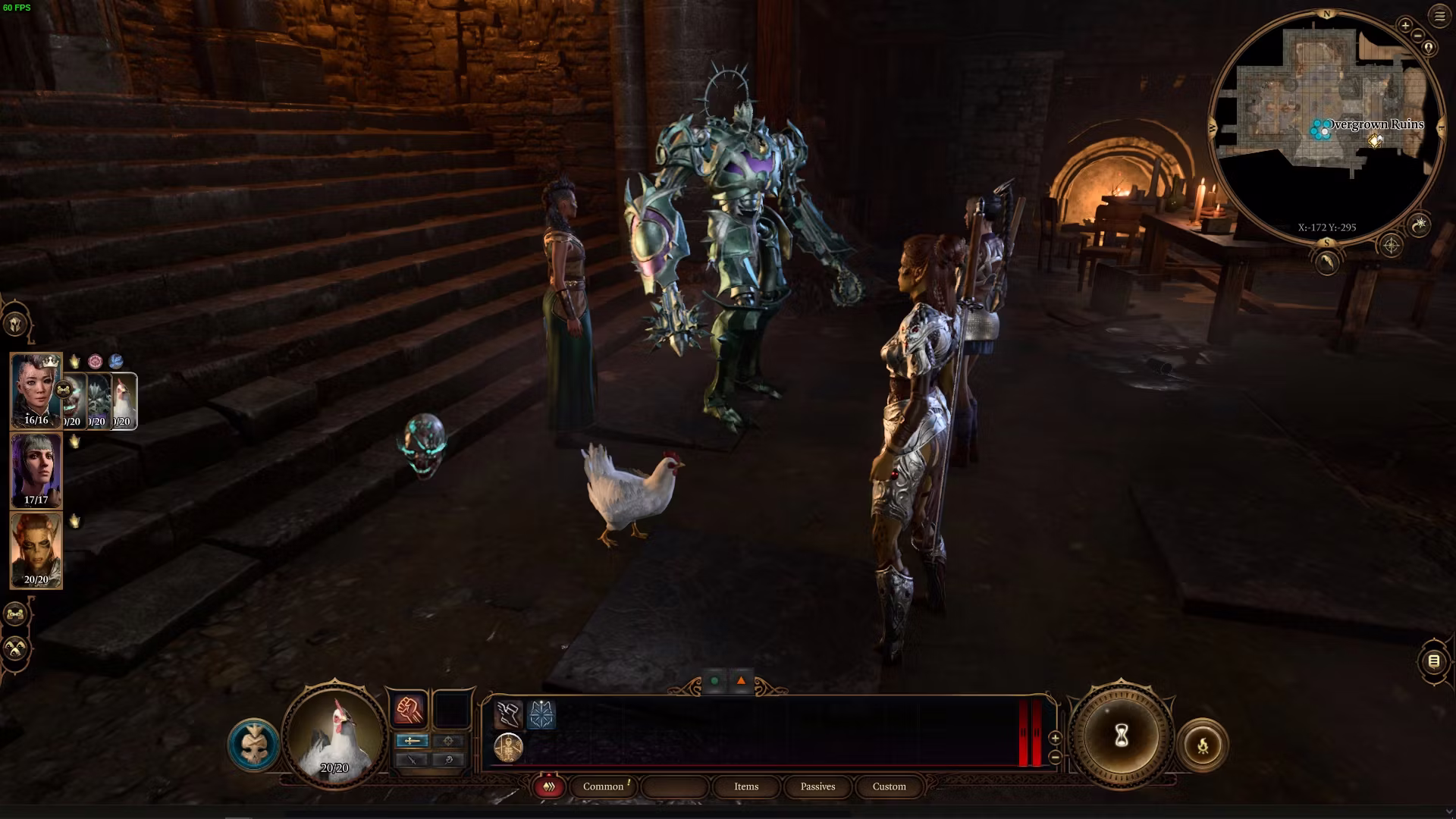Screen dimensions: 1456x819
Task: Show the Passives hotbar tab
Action: [817, 786]
